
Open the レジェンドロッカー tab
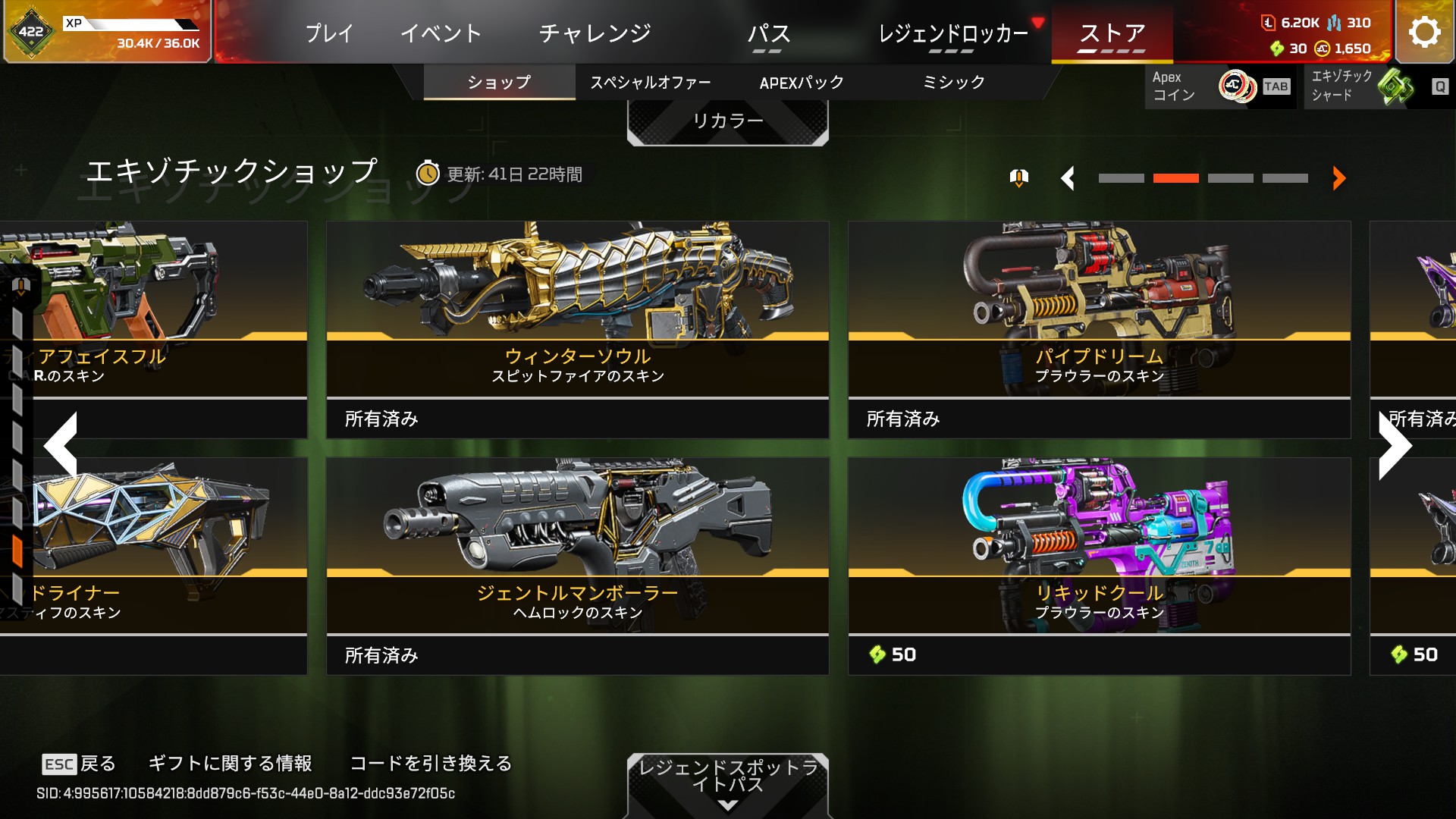click(952, 33)
